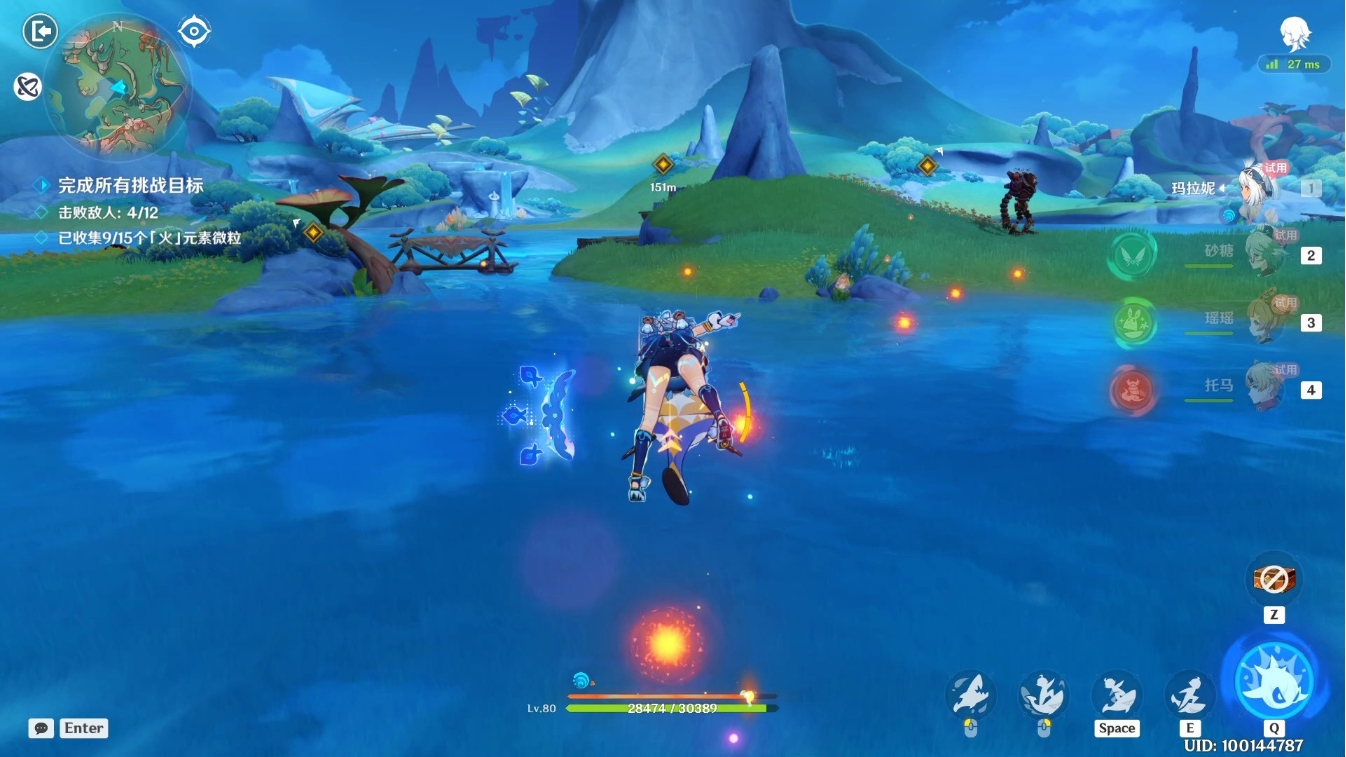Image resolution: width=1346 pixels, height=757 pixels.
Task: Click the orbit-ring icon beside the minimap
Action: pyautogui.click(x=27, y=87)
